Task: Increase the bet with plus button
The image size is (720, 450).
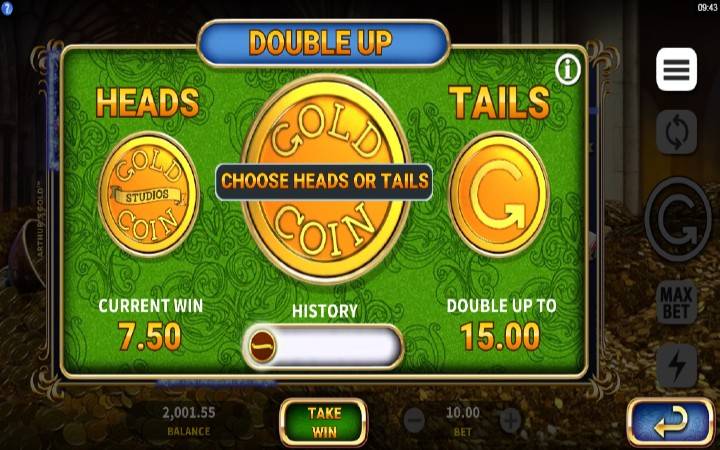Action: click(x=510, y=420)
